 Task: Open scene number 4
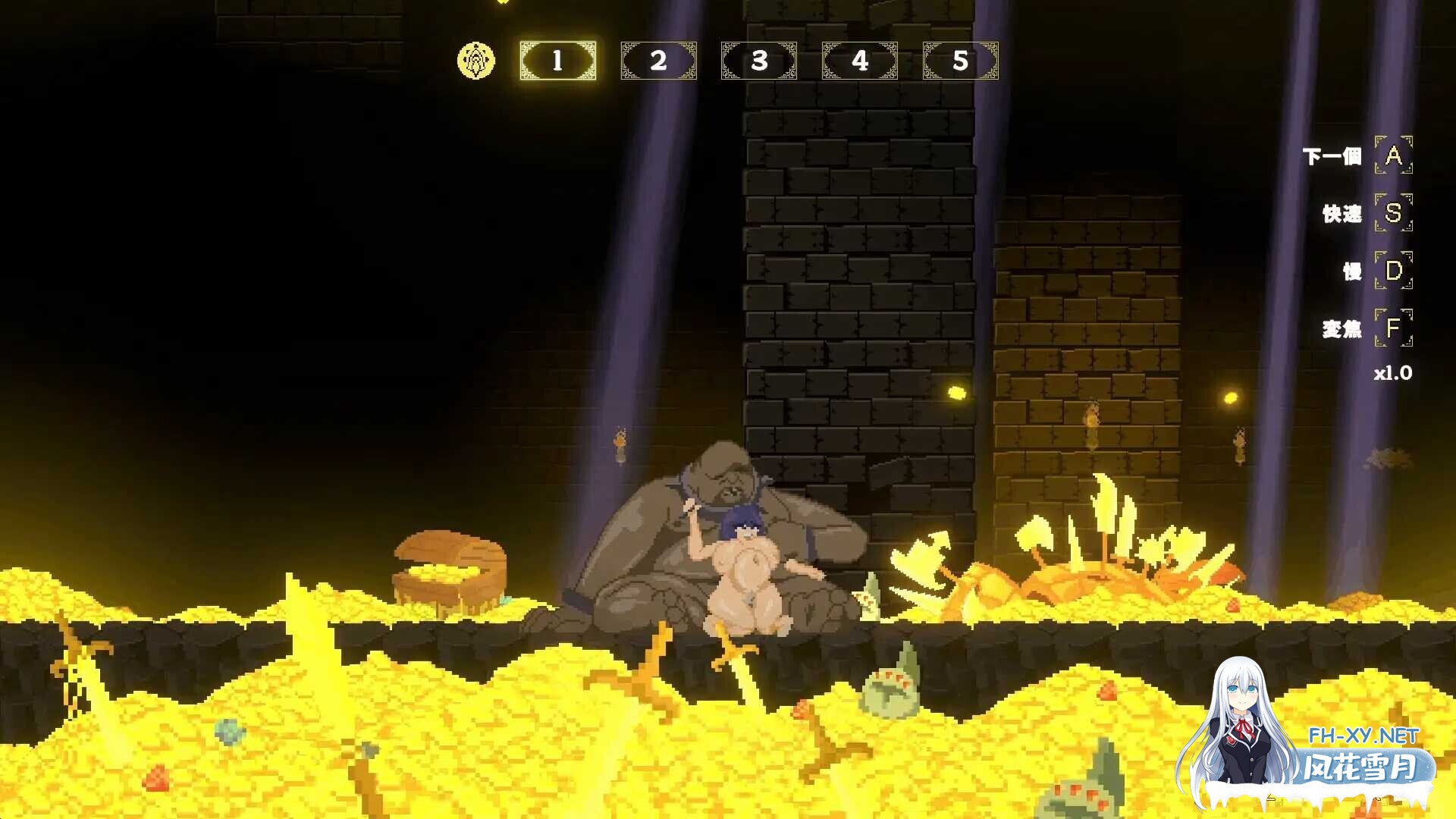click(x=860, y=61)
